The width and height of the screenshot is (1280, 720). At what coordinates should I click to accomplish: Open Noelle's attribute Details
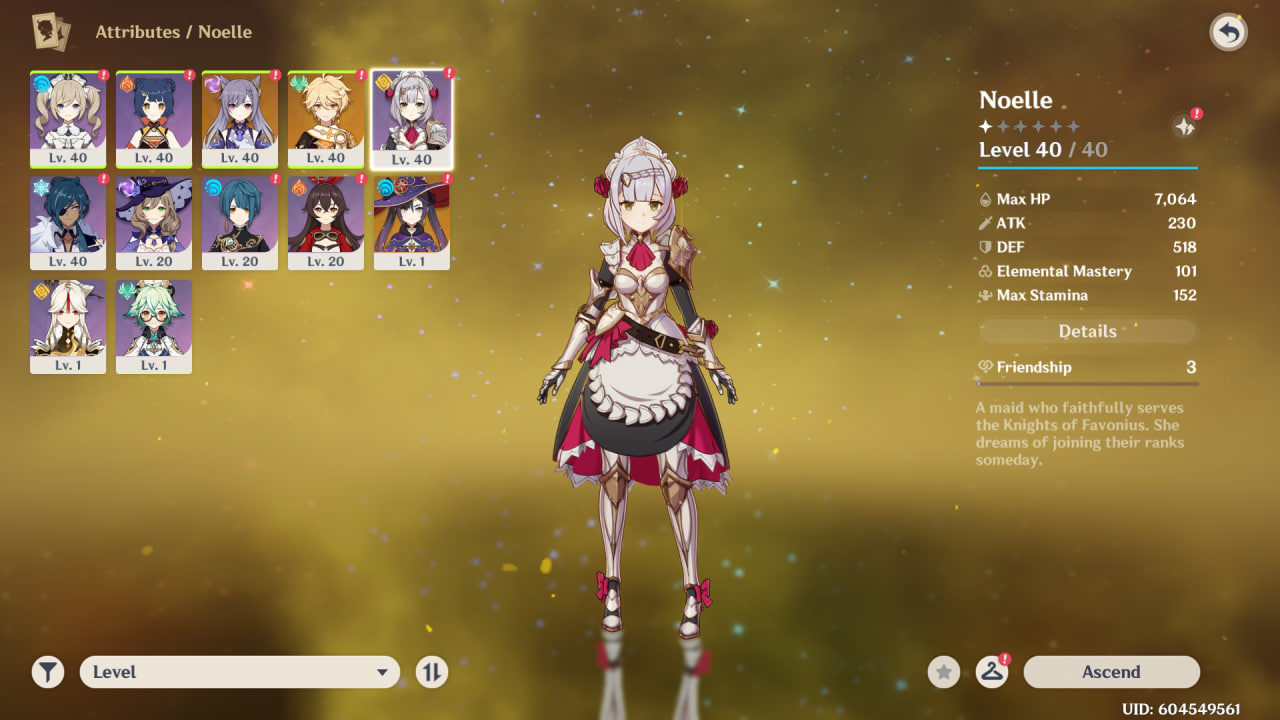[1087, 331]
